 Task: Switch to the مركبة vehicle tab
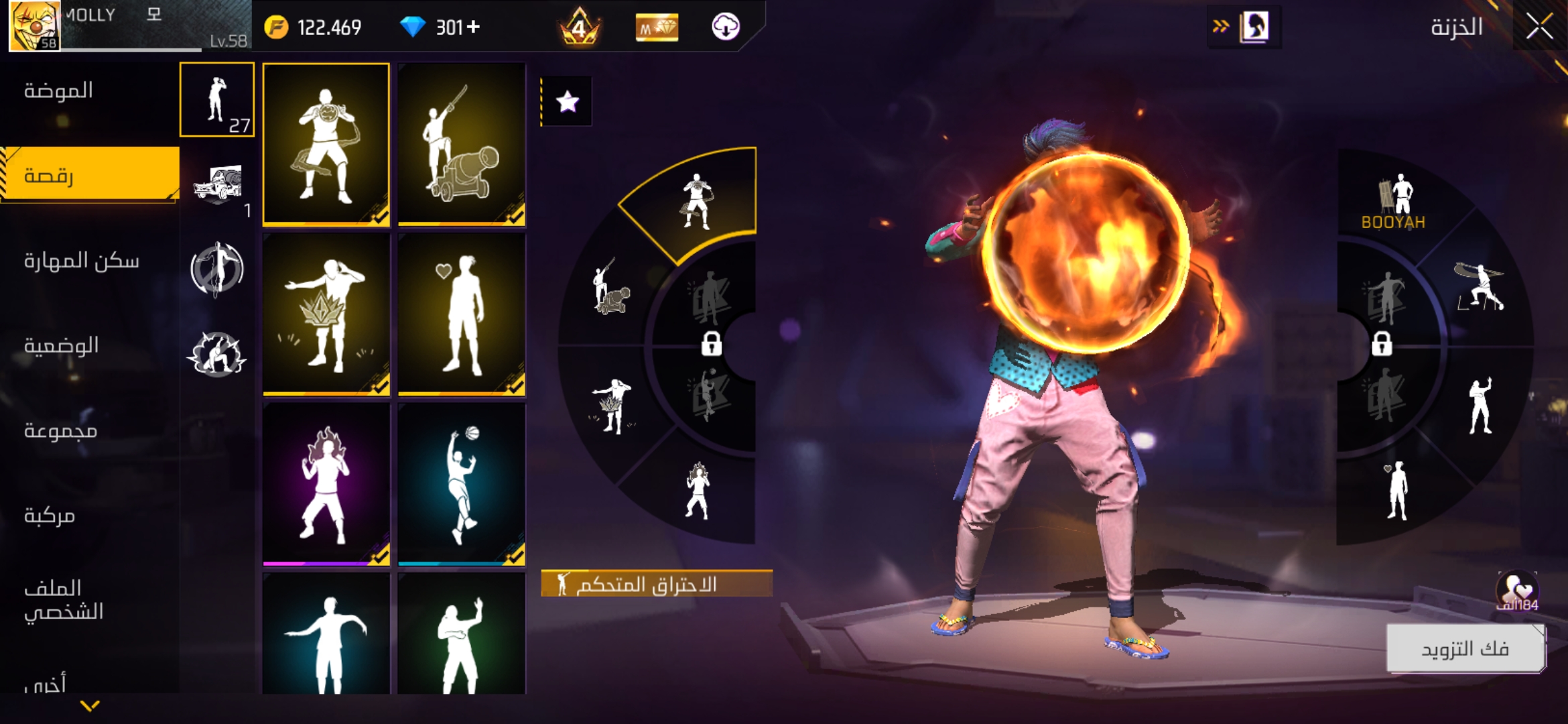point(50,516)
